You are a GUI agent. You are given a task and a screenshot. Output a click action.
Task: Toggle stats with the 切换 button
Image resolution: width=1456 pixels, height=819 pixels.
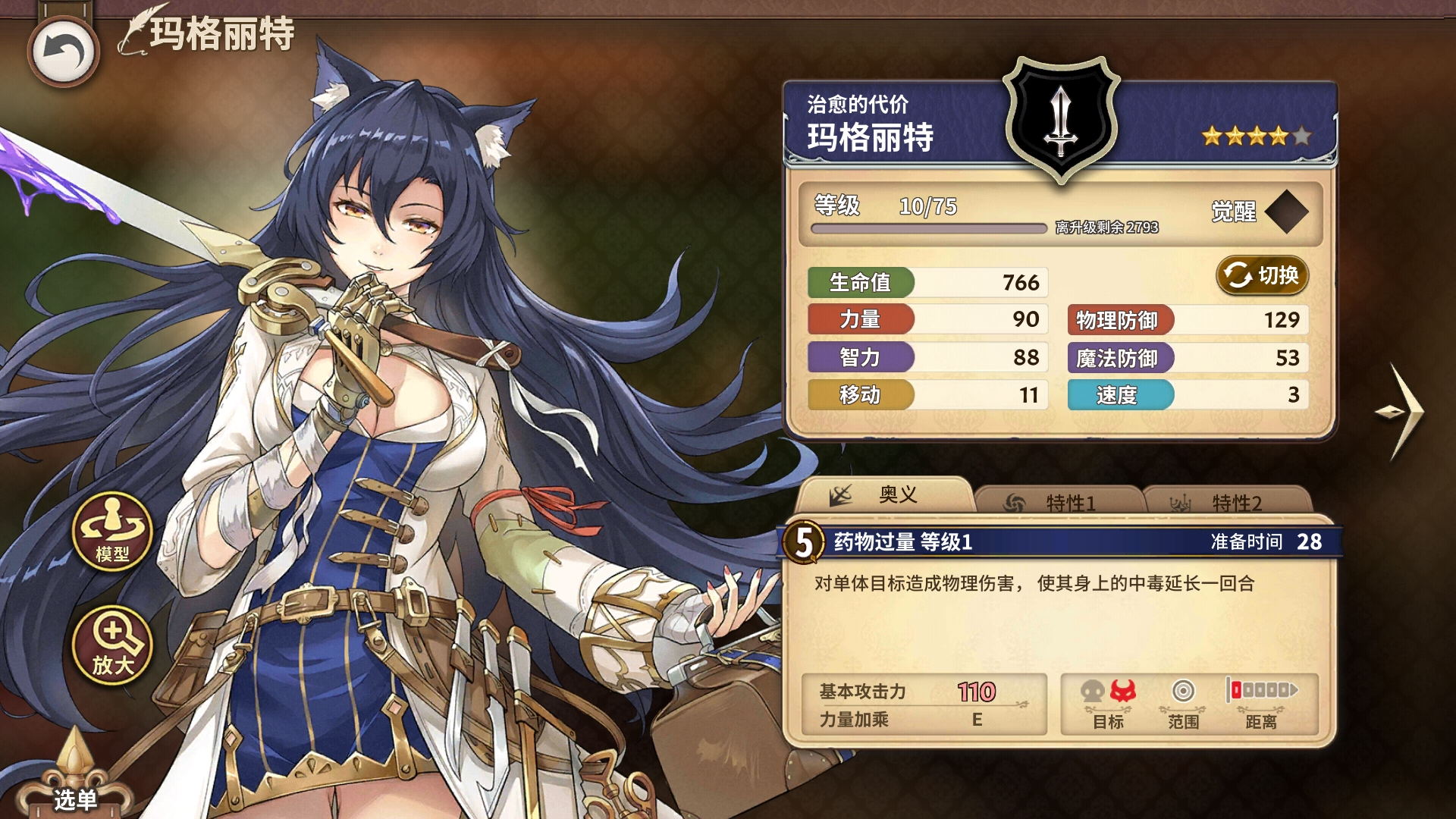1263,275
